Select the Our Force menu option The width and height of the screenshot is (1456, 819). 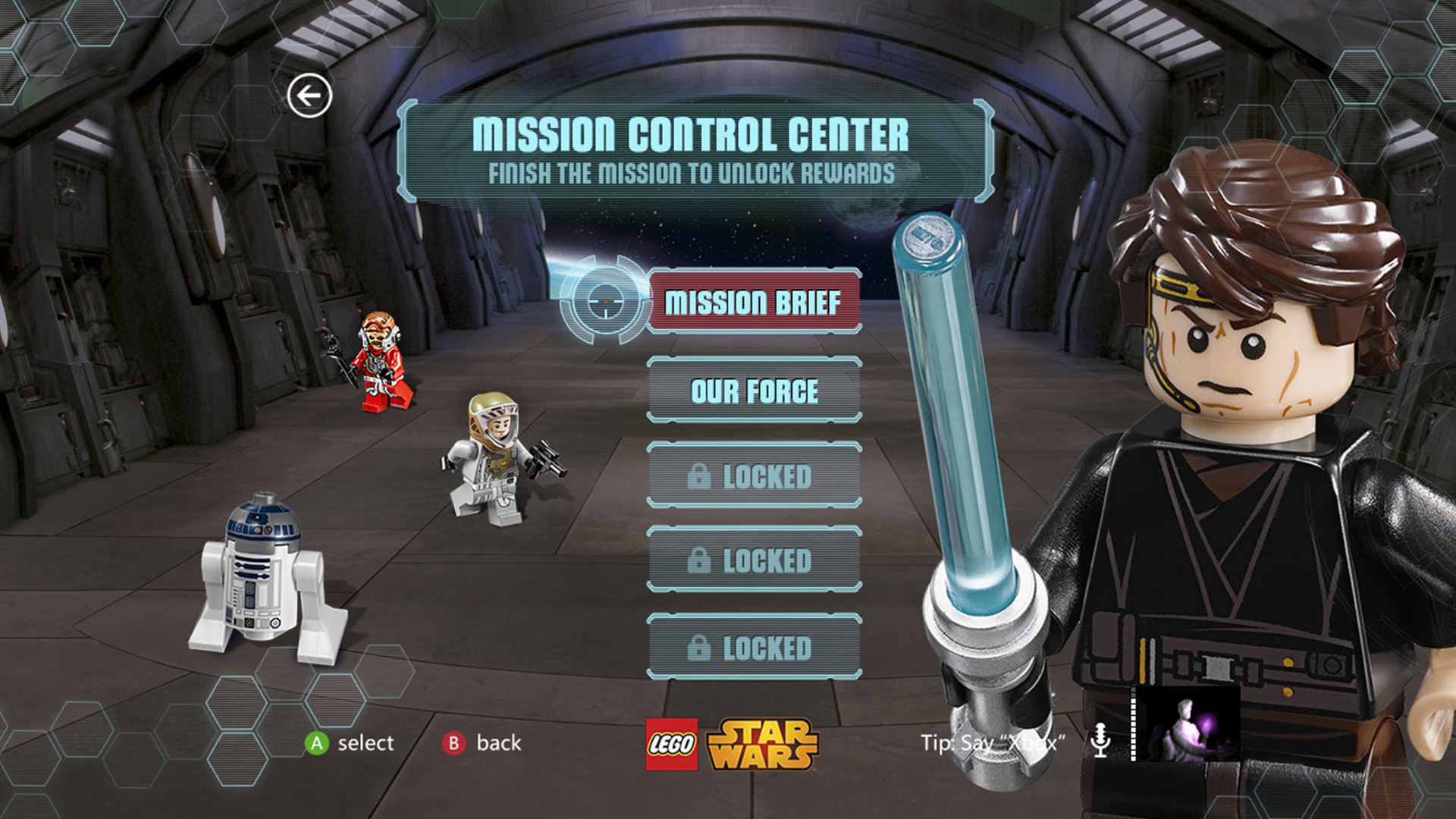tap(754, 391)
